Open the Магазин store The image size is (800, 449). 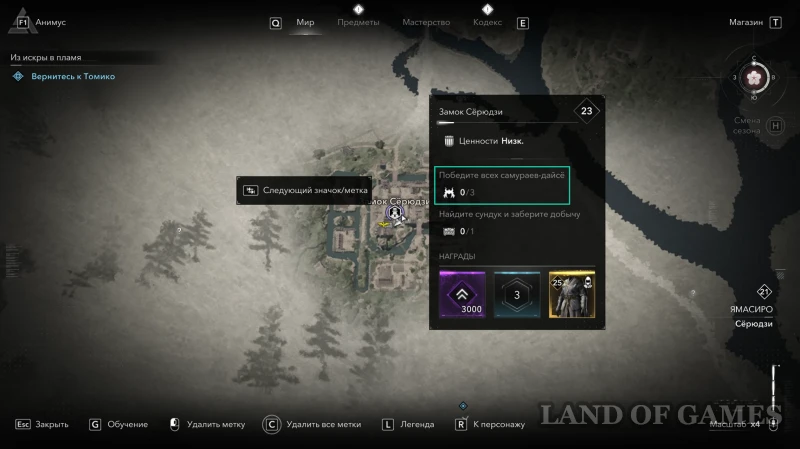point(744,22)
